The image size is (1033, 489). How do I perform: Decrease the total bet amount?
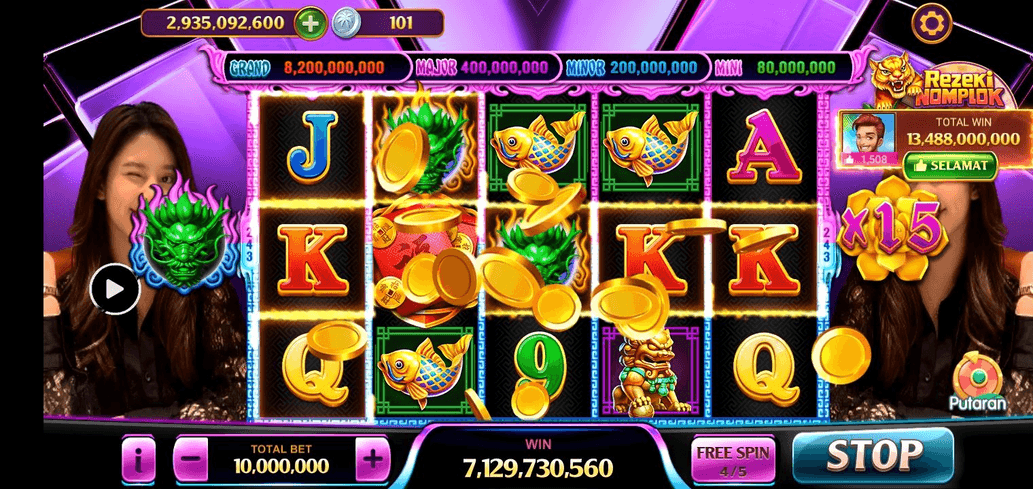(x=191, y=460)
